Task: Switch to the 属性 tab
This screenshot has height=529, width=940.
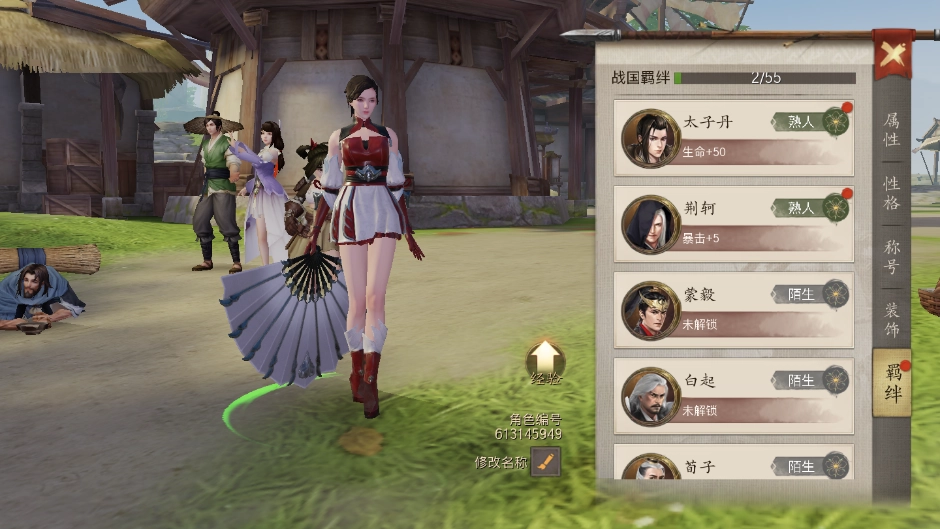Action: tap(891, 129)
